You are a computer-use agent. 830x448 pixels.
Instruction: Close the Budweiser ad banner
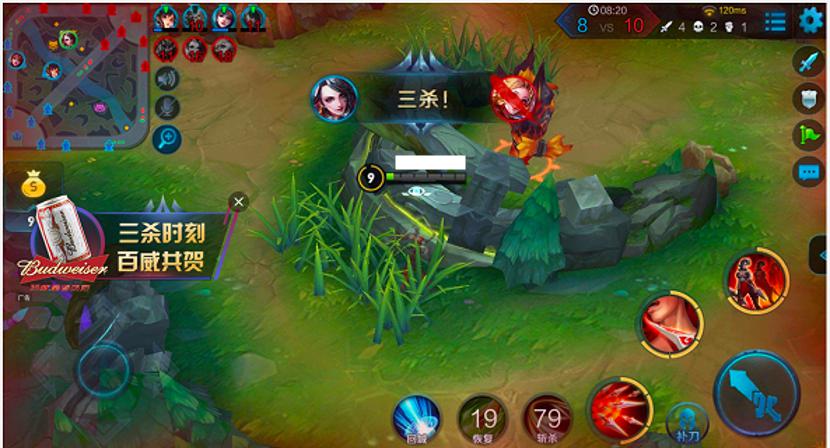[238, 202]
